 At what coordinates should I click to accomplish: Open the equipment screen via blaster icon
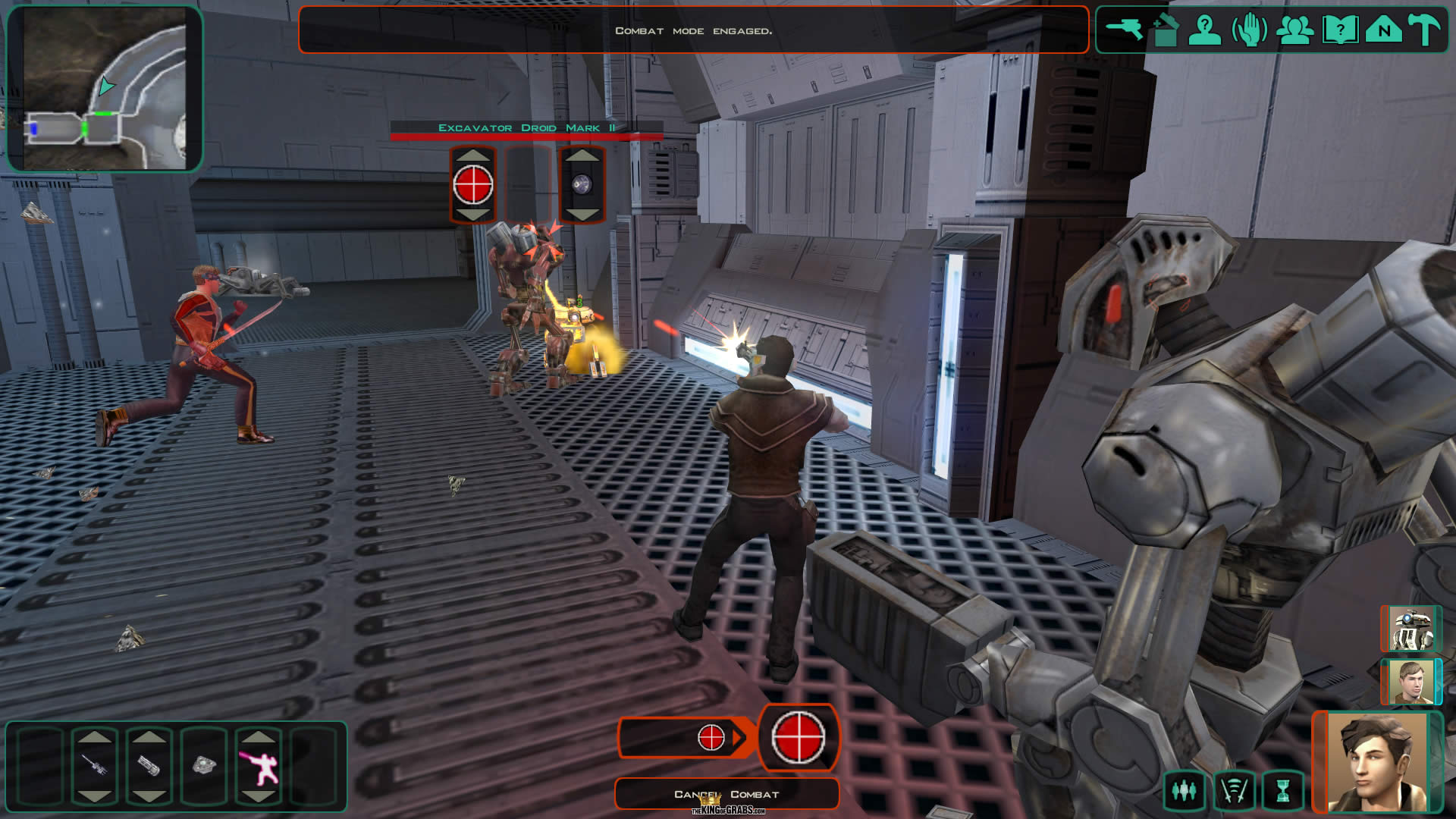1124,30
